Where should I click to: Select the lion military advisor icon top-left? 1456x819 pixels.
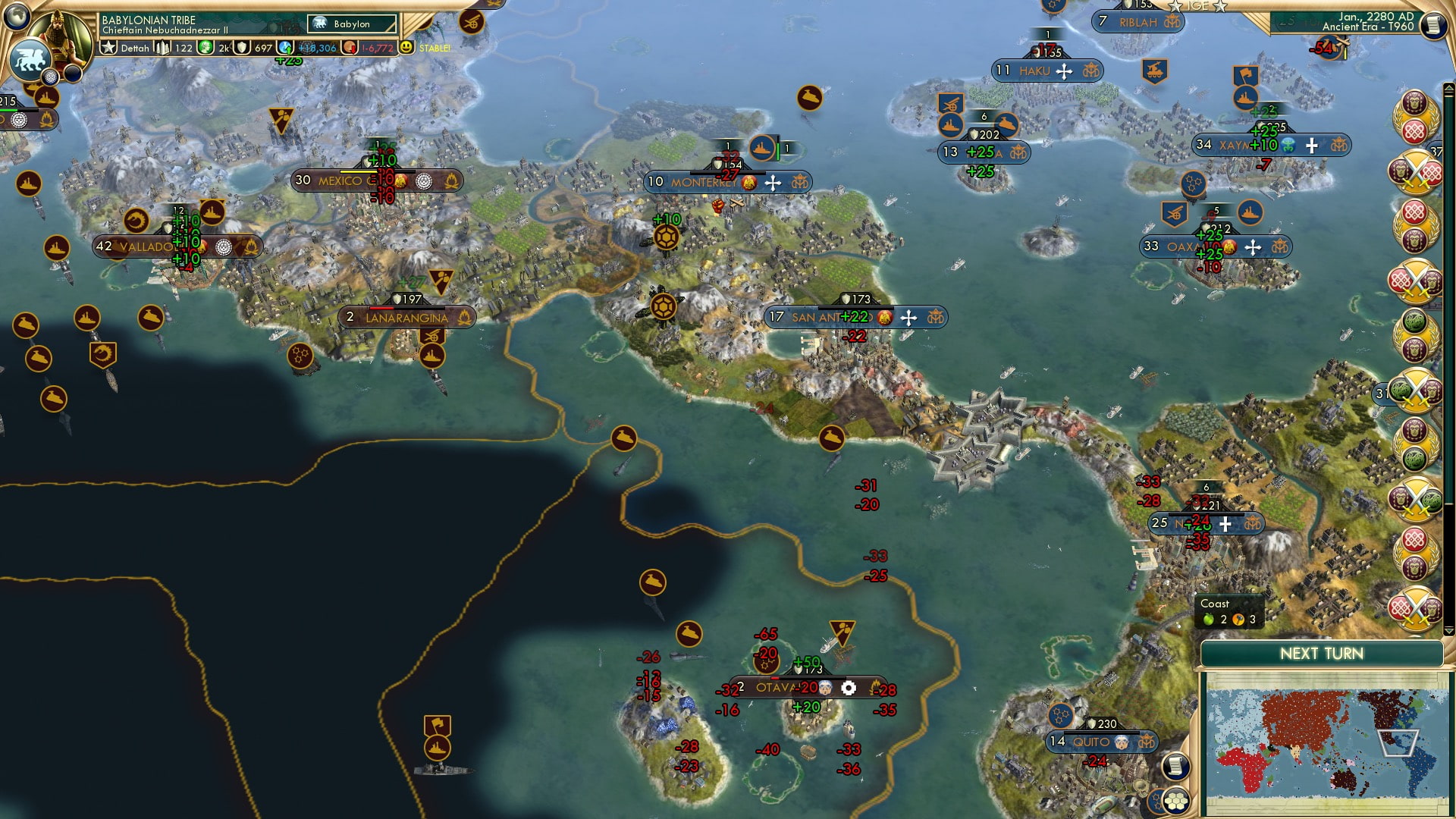(x=30, y=61)
